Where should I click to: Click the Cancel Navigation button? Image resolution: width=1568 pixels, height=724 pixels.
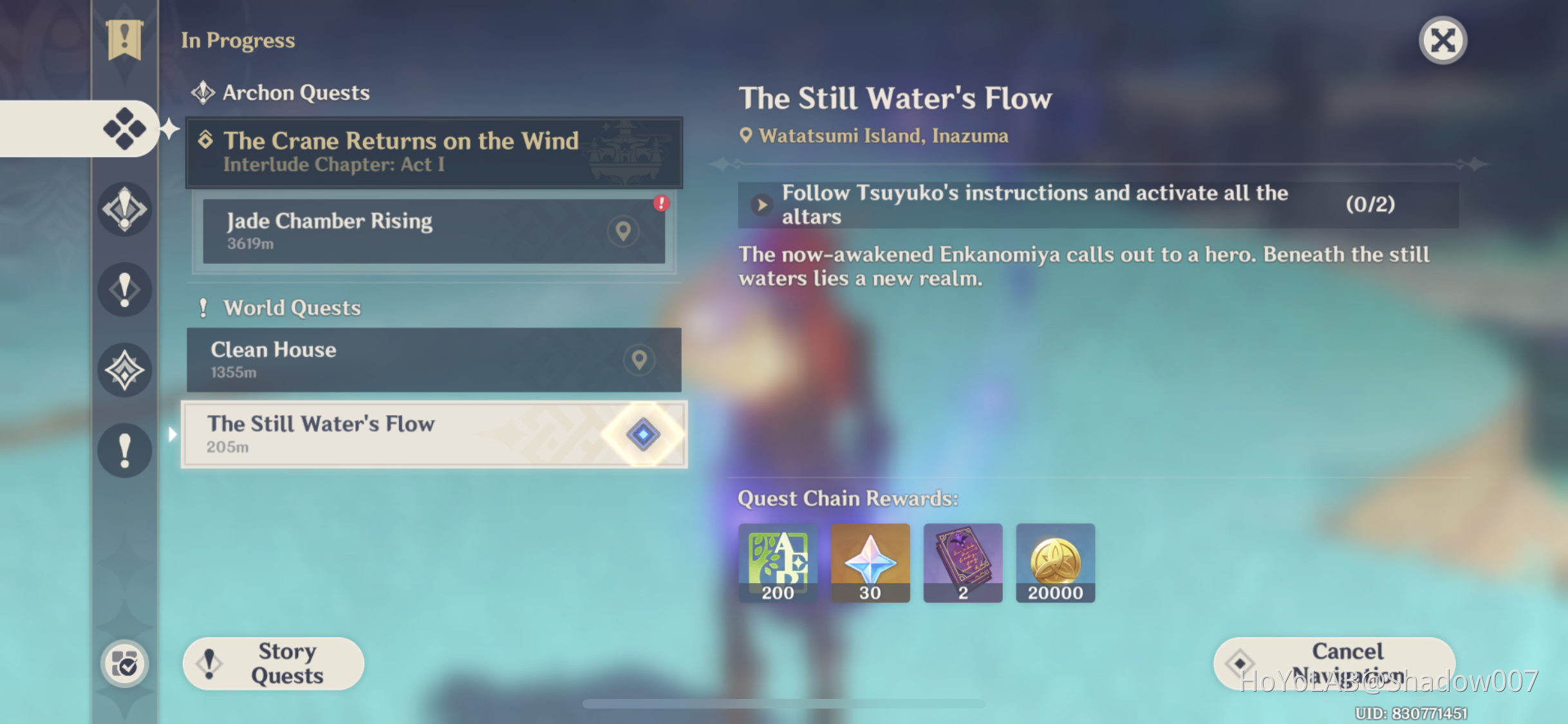[1332, 663]
